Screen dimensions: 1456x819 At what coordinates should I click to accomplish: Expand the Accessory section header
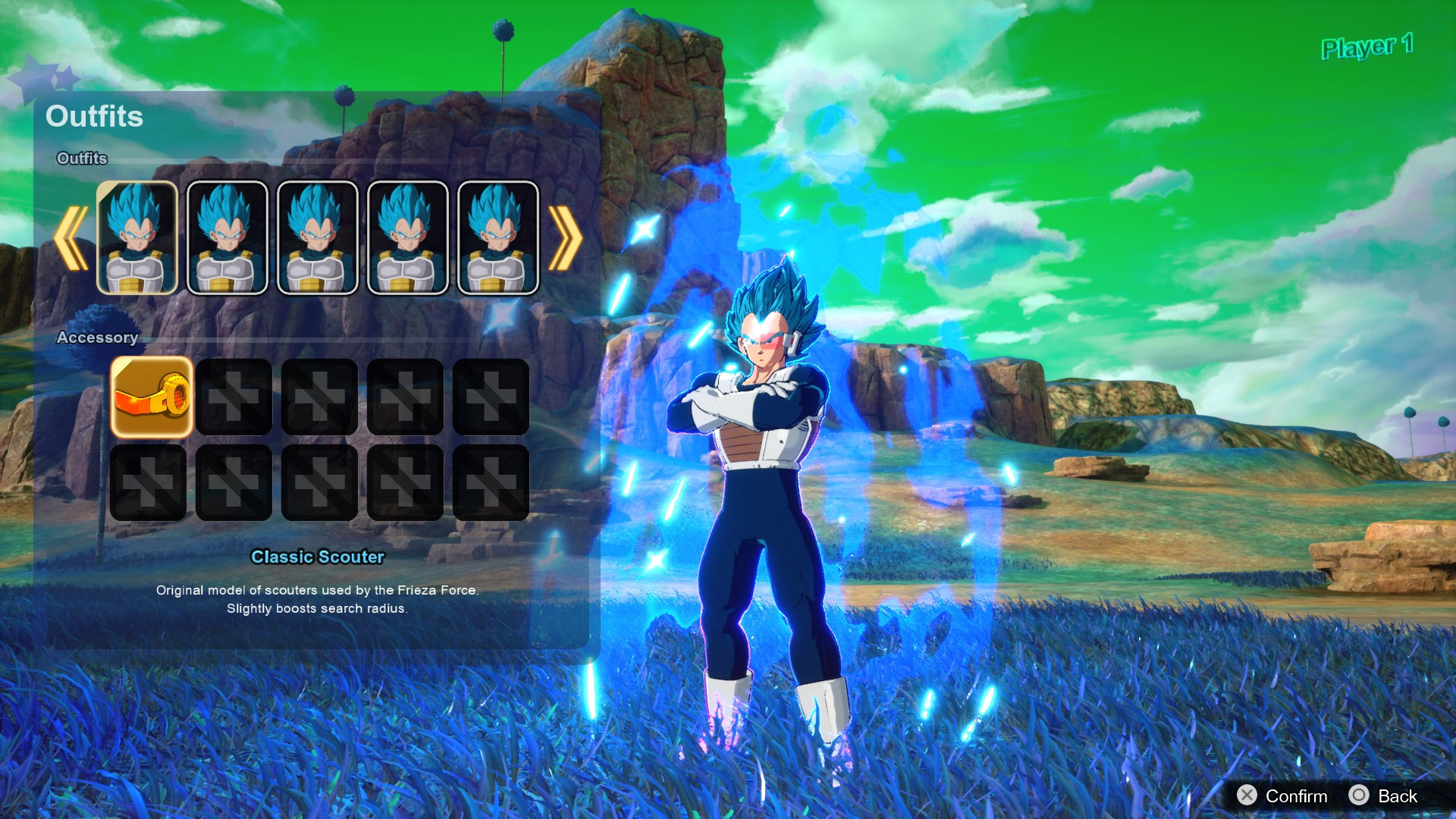[x=98, y=338]
